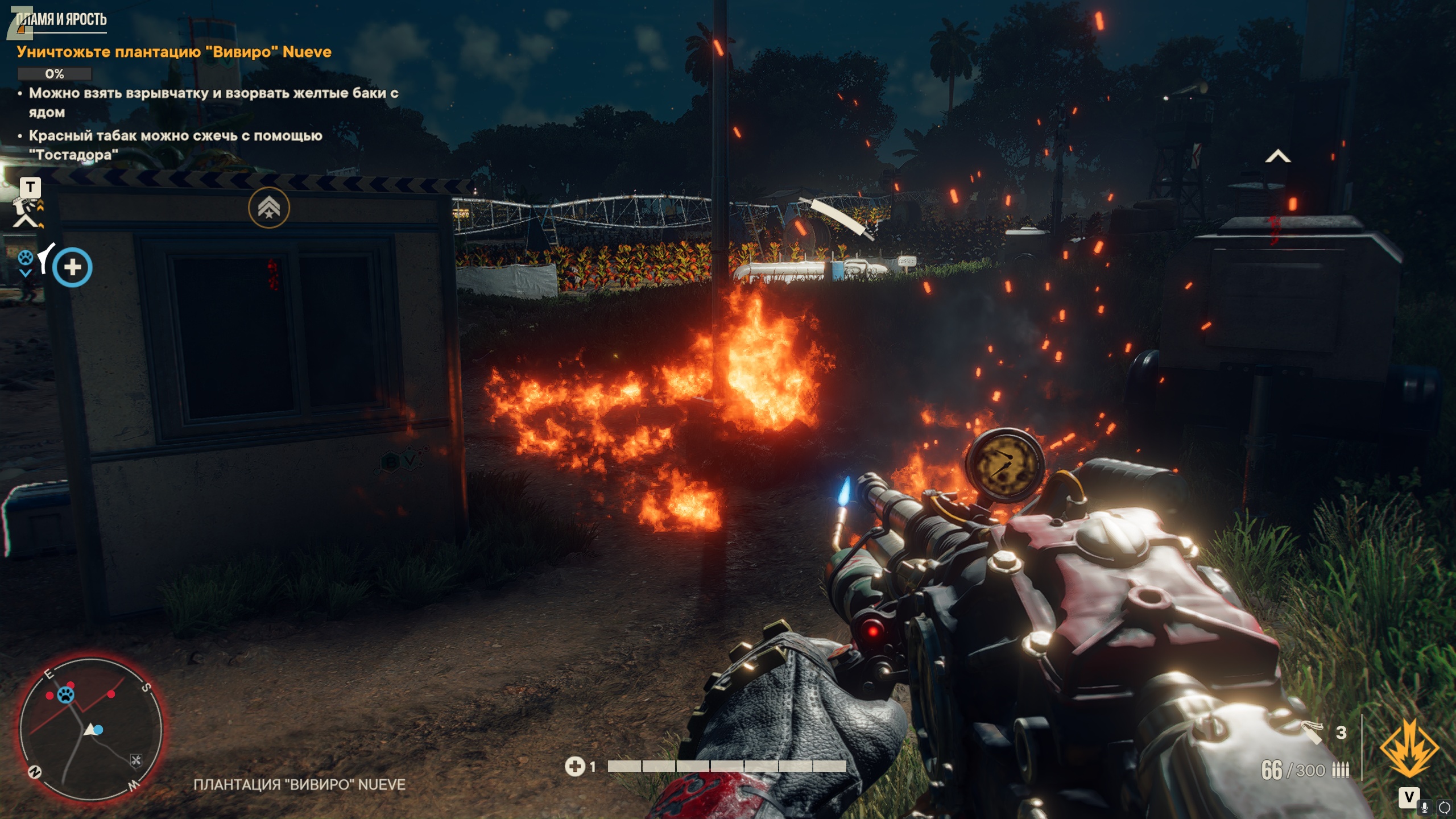The height and width of the screenshot is (819, 1456).
Task: Click the workbench tools marker on minimap
Action: (136, 760)
